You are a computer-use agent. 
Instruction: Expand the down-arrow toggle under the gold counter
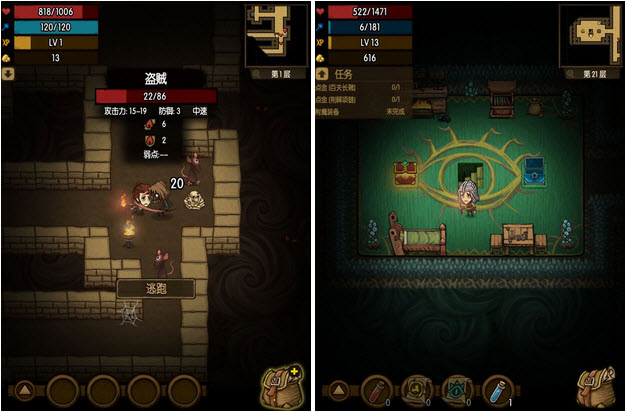tap(9, 73)
